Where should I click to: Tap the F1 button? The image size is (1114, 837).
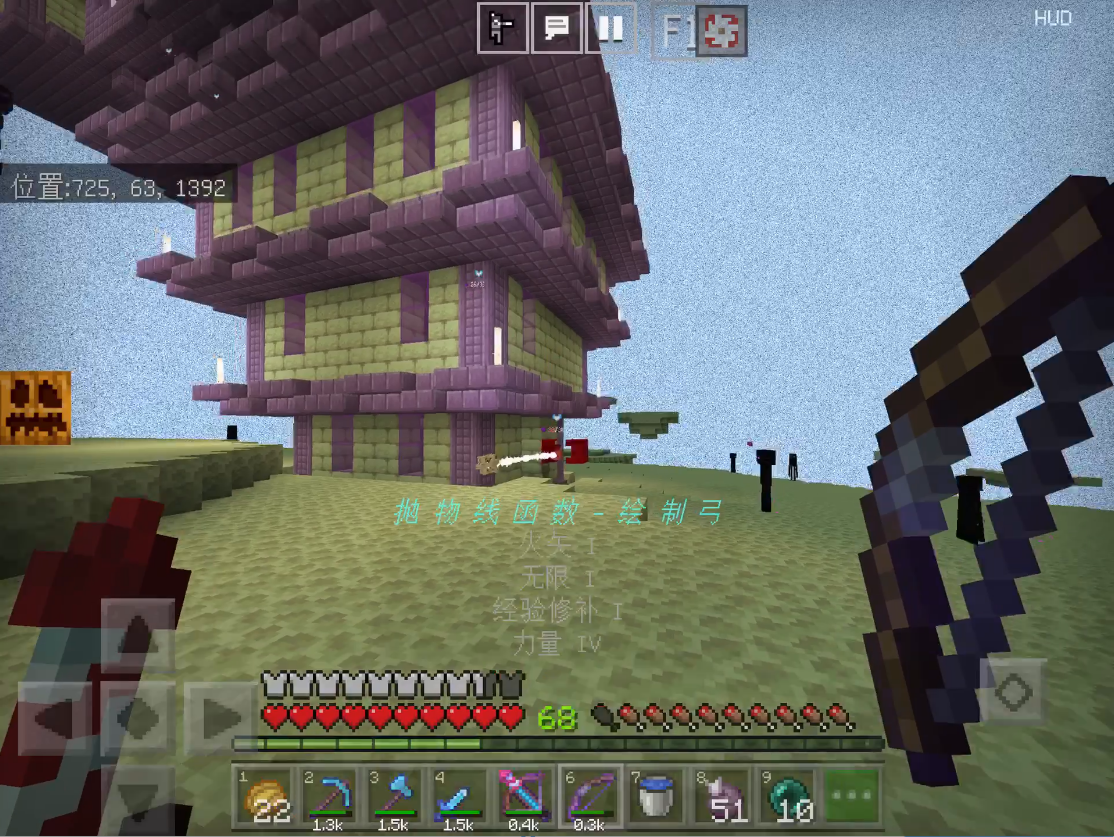tap(676, 32)
